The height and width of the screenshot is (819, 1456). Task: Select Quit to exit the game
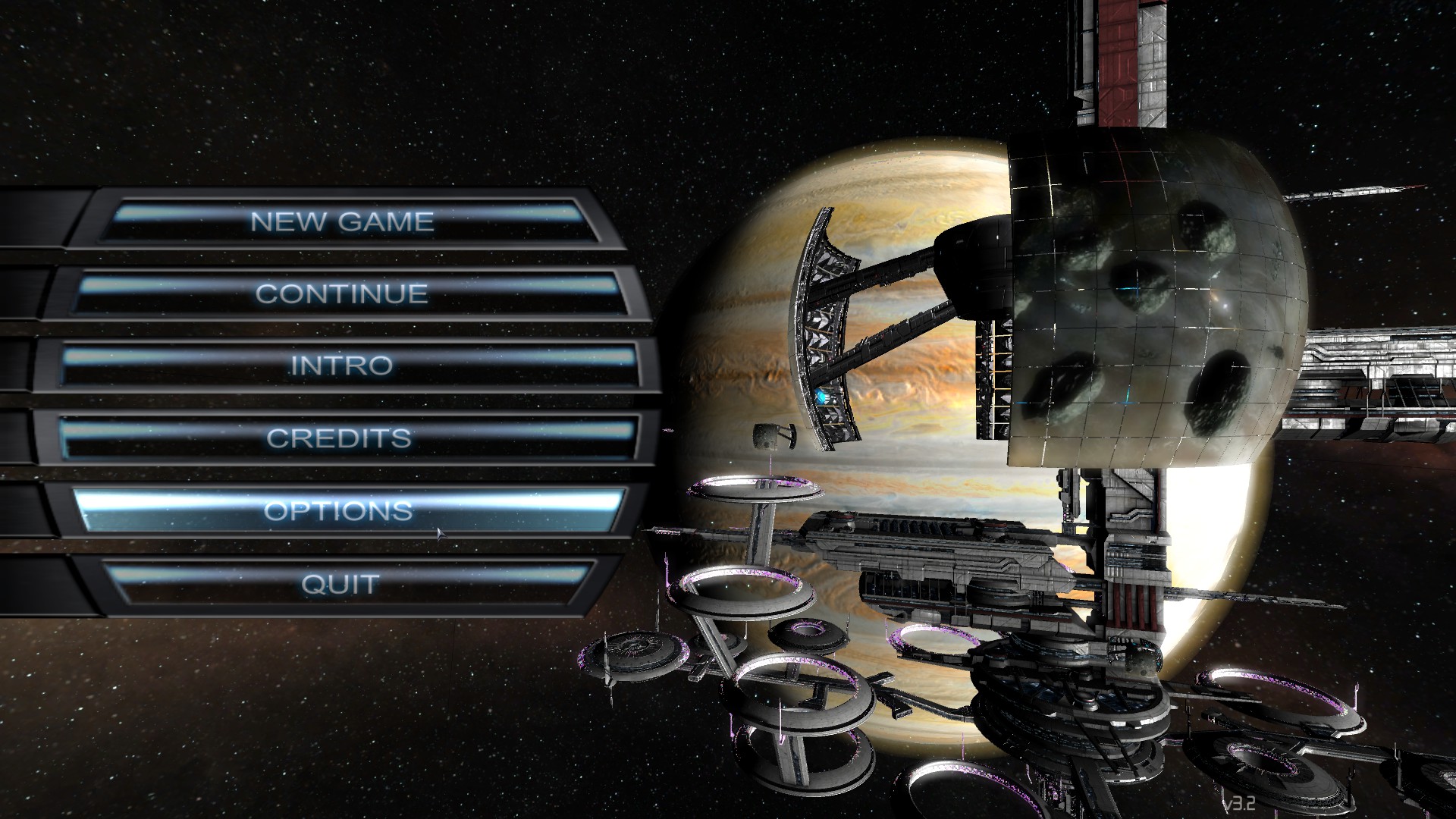pos(340,583)
